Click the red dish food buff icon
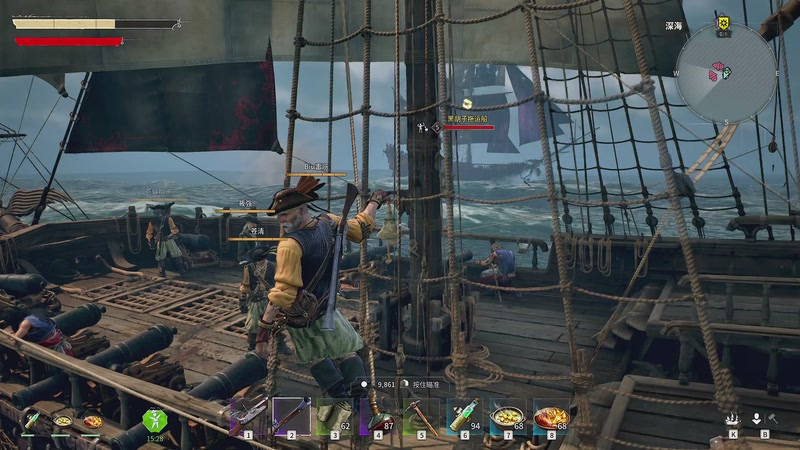 [91, 421]
